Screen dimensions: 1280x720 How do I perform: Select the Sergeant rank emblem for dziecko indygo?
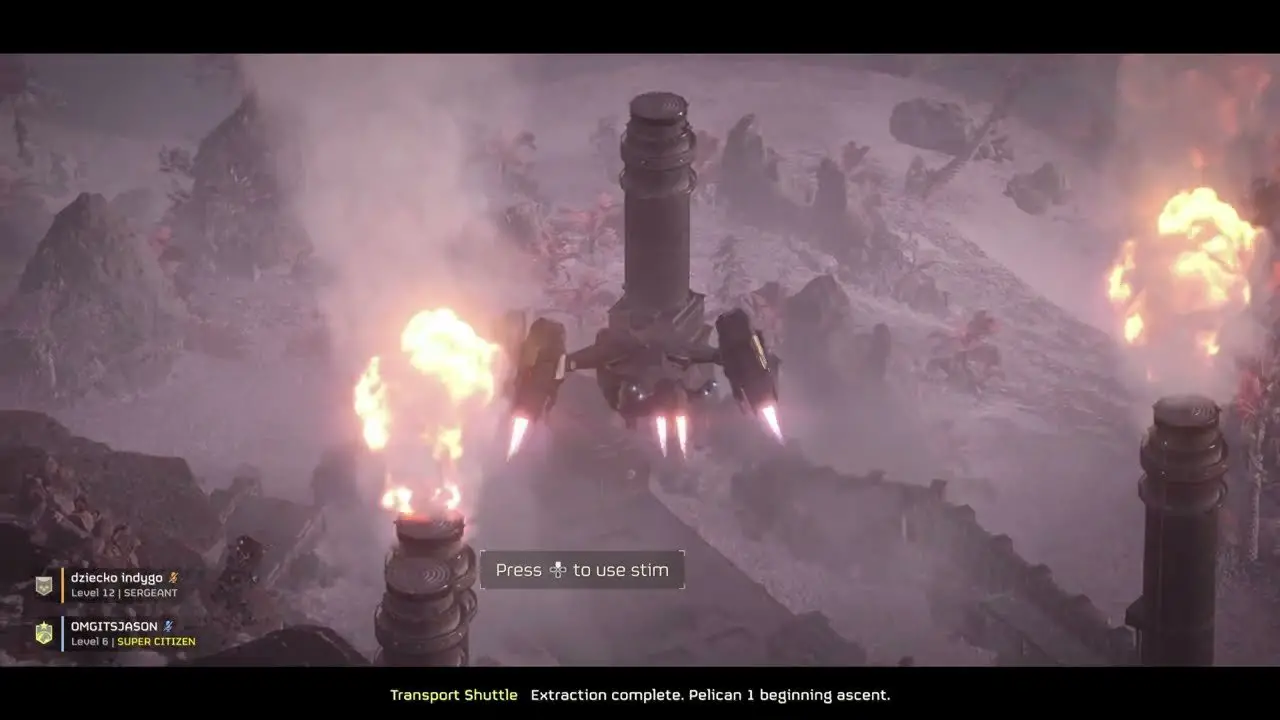[x=44, y=583]
